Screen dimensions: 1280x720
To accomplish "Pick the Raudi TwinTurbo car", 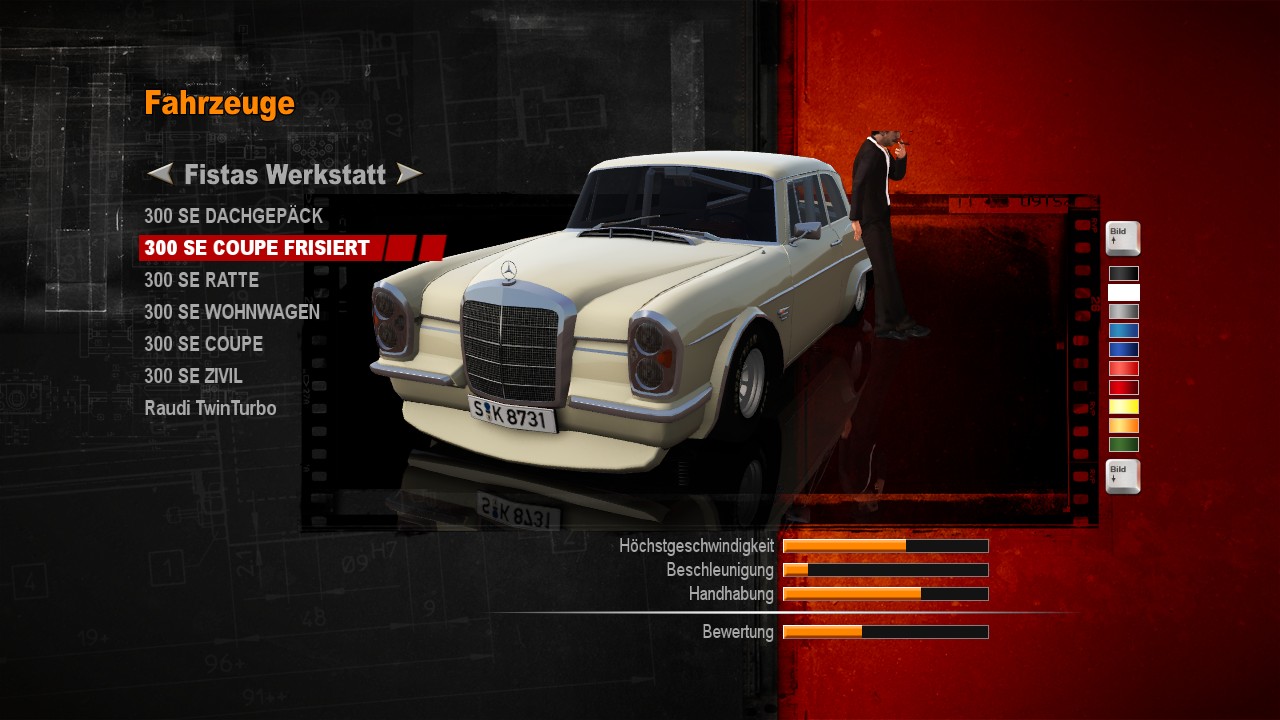I will click(210, 408).
